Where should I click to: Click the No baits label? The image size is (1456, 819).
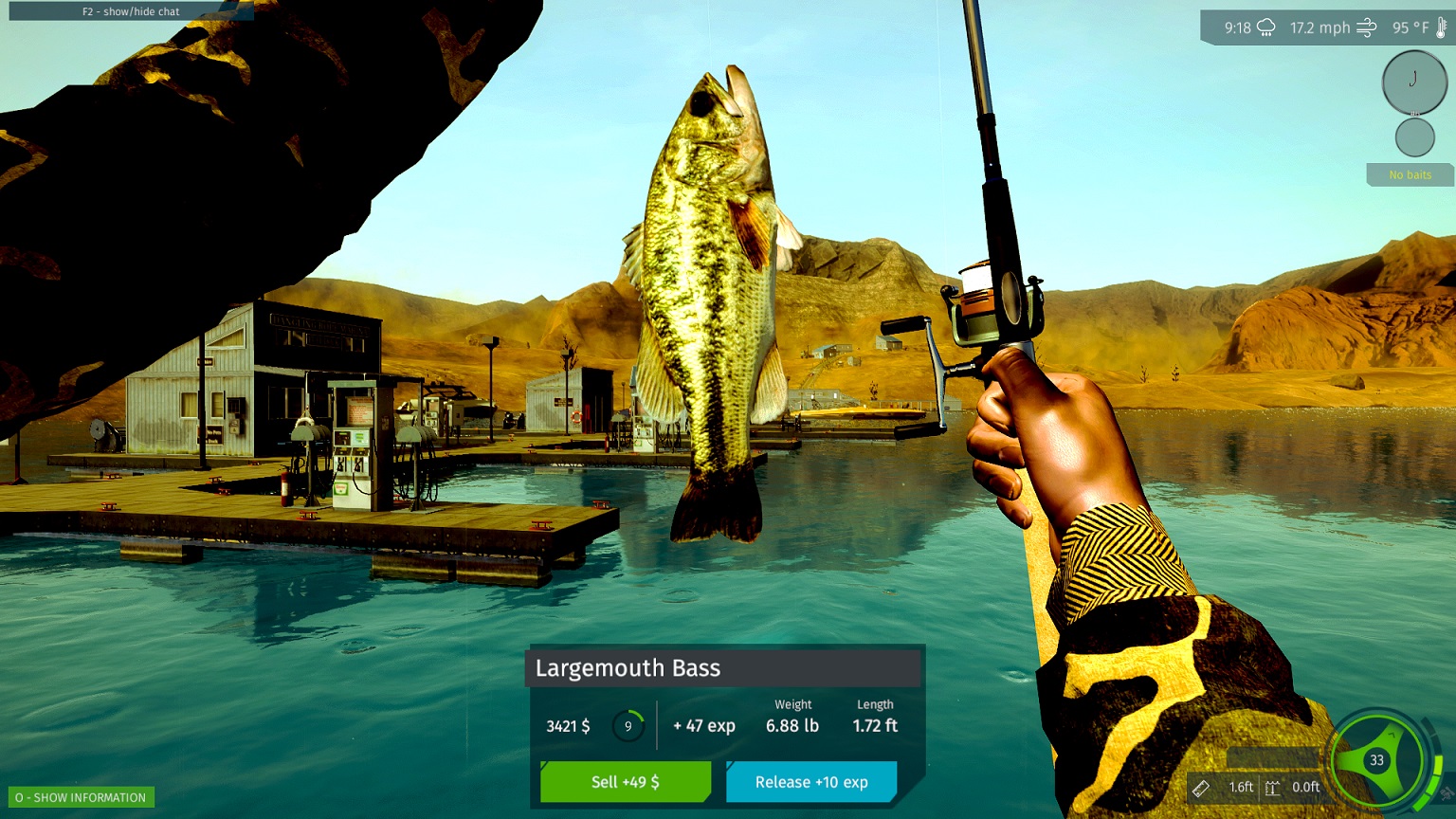pyautogui.click(x=1410, y=174)
